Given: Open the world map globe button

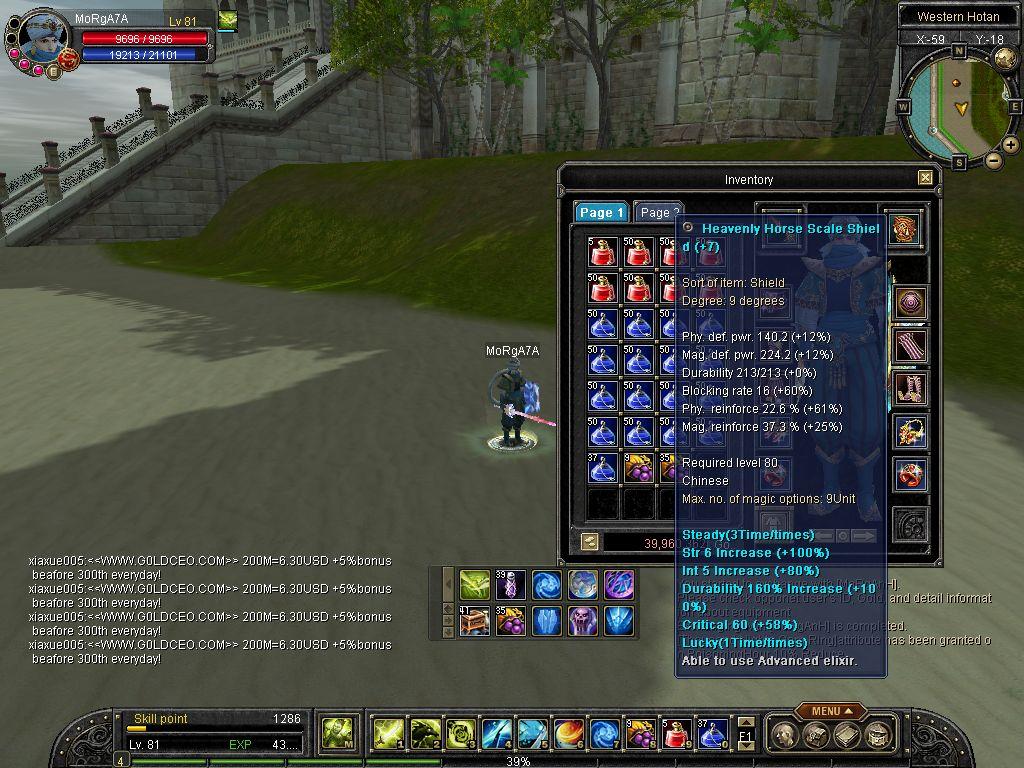Looking at the screenshot, I should (x=1004, y=58).
